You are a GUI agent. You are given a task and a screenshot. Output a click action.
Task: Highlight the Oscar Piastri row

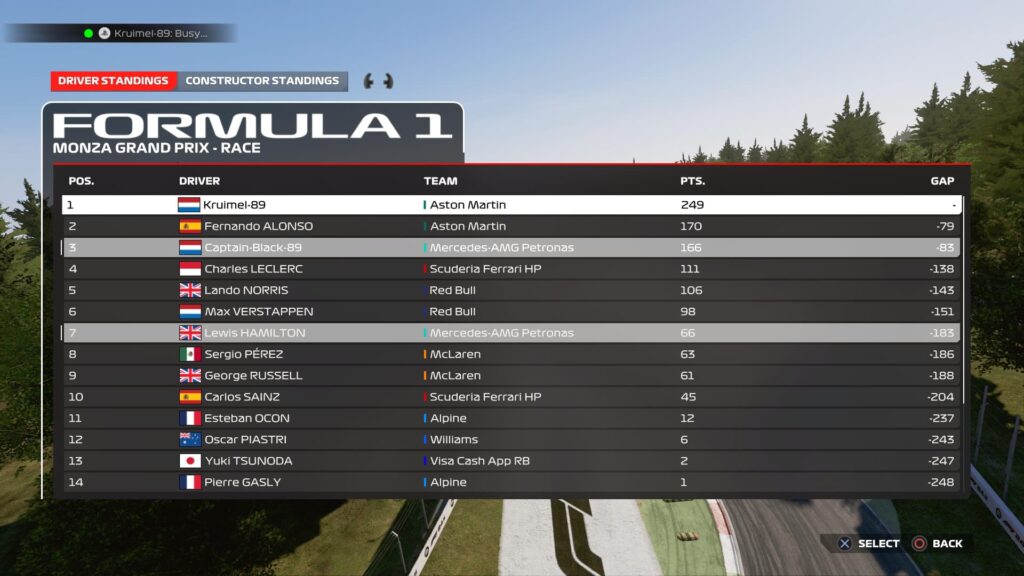pos(510,439)
